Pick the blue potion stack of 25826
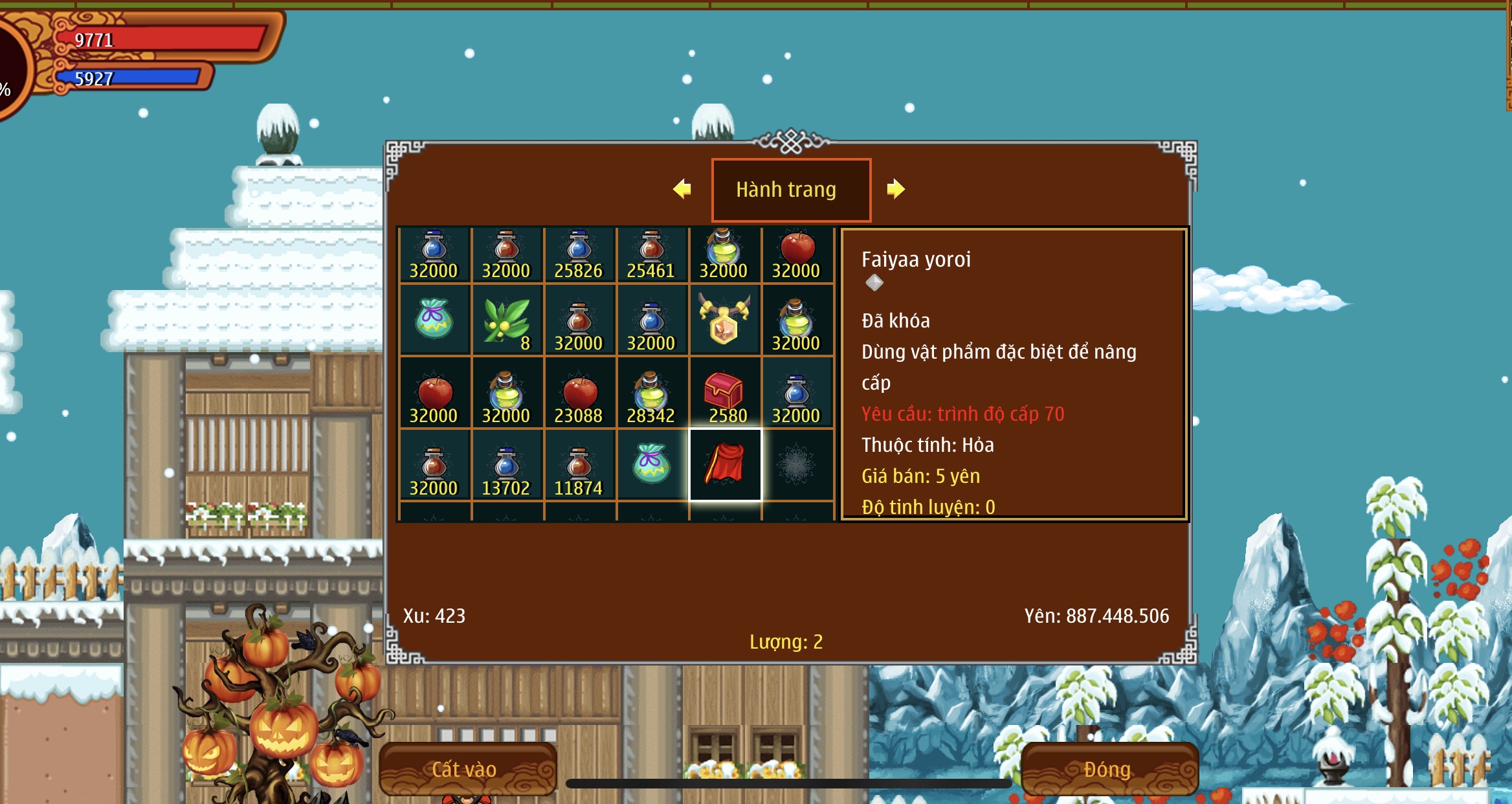This screenshot has width=1512, height=804. pos(579,254)
